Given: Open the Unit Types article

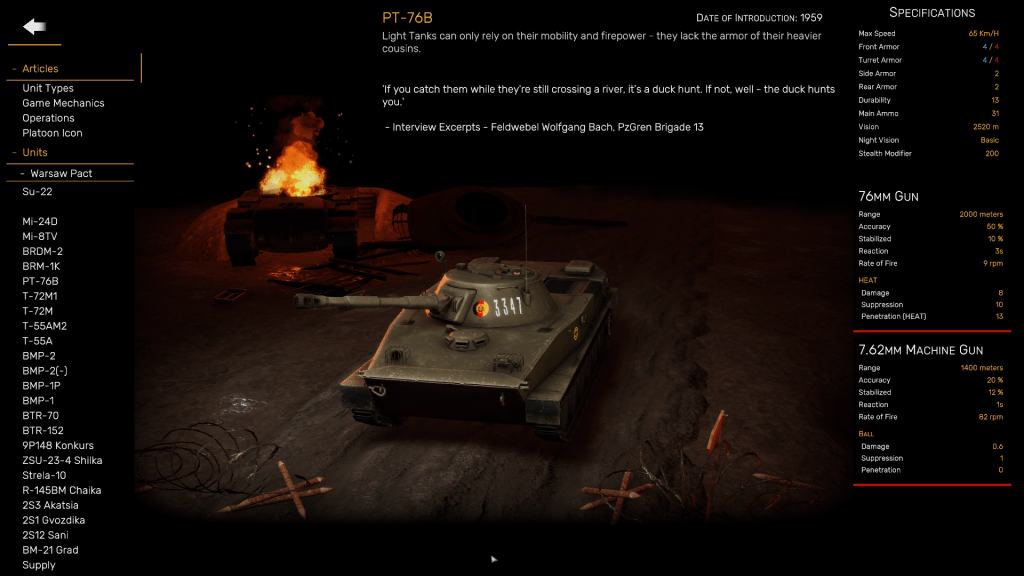Looking at the screenshot, I should coord(48,88).
